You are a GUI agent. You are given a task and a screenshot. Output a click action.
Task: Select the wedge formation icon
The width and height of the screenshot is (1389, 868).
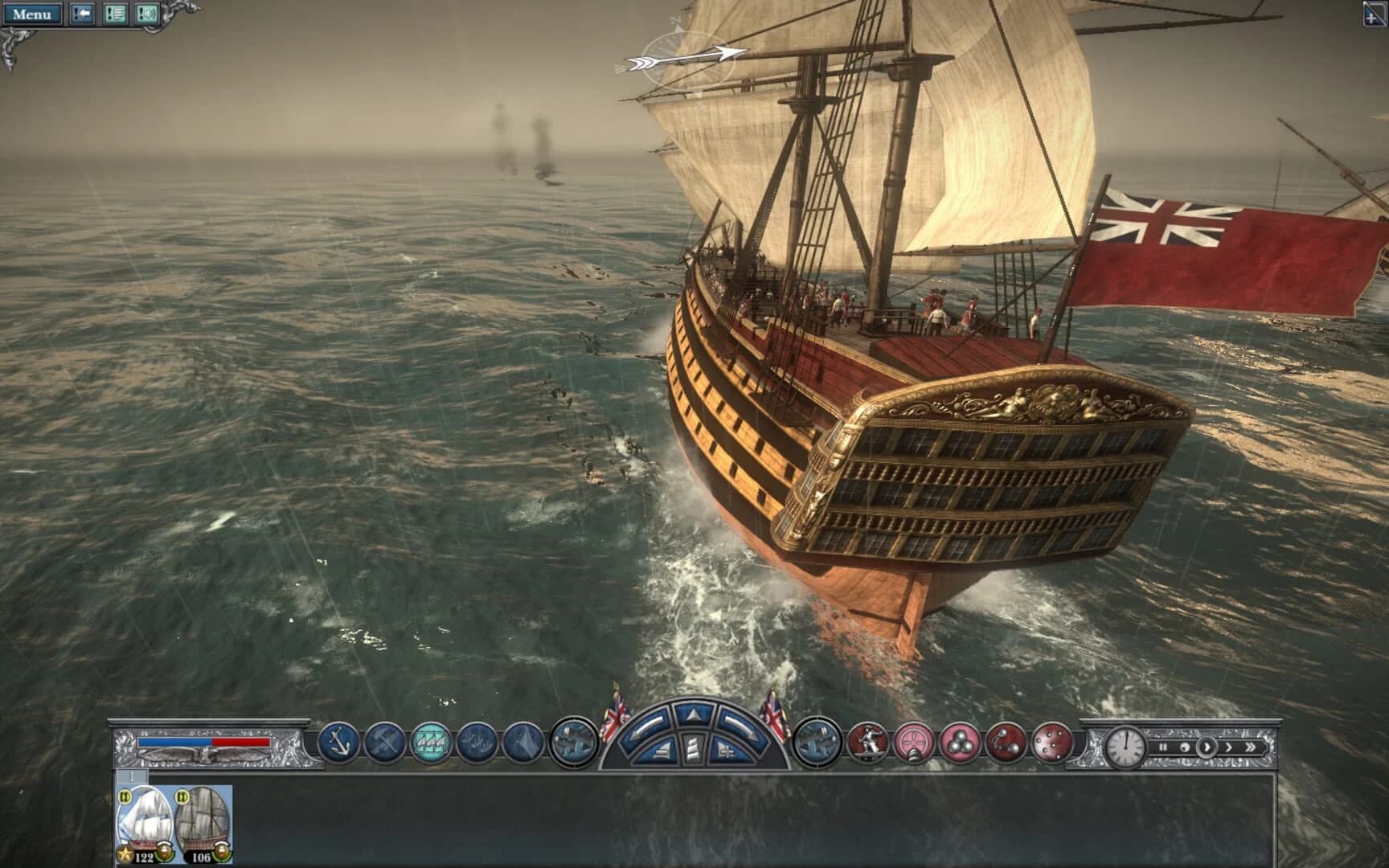tap(521, 744)
